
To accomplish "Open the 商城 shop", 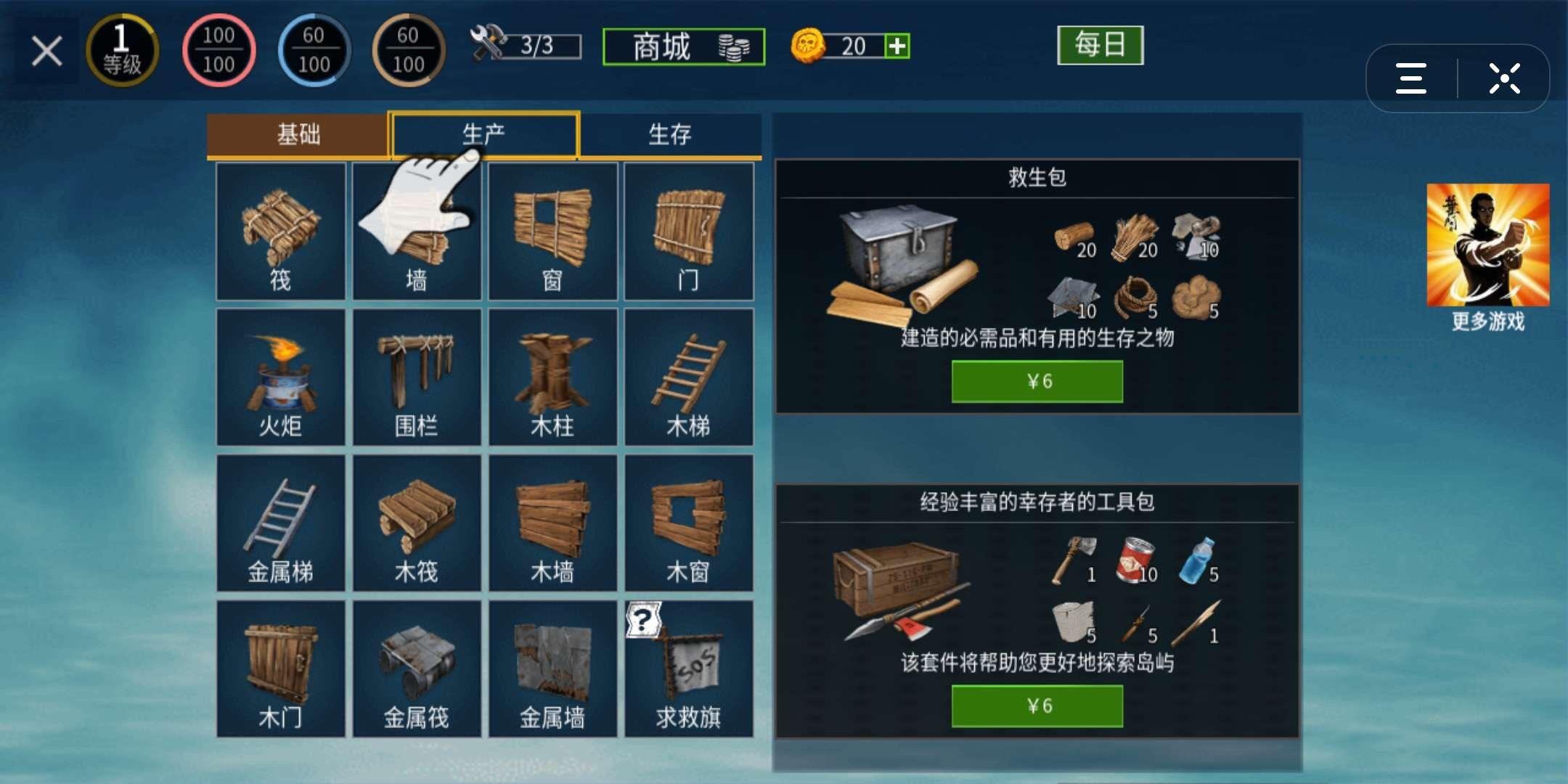I will (682, 46).
